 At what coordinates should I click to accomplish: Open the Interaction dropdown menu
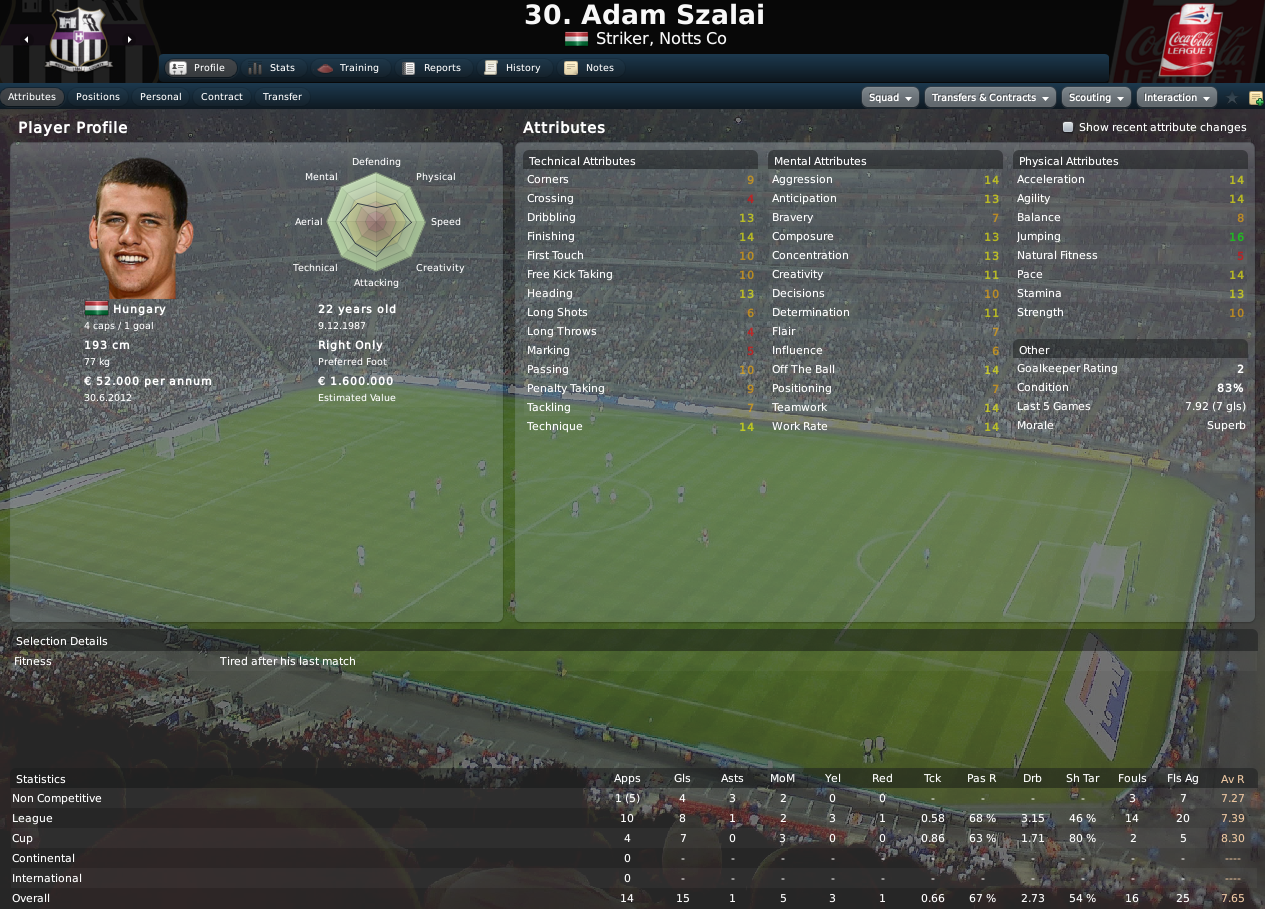coord(1176,98)
